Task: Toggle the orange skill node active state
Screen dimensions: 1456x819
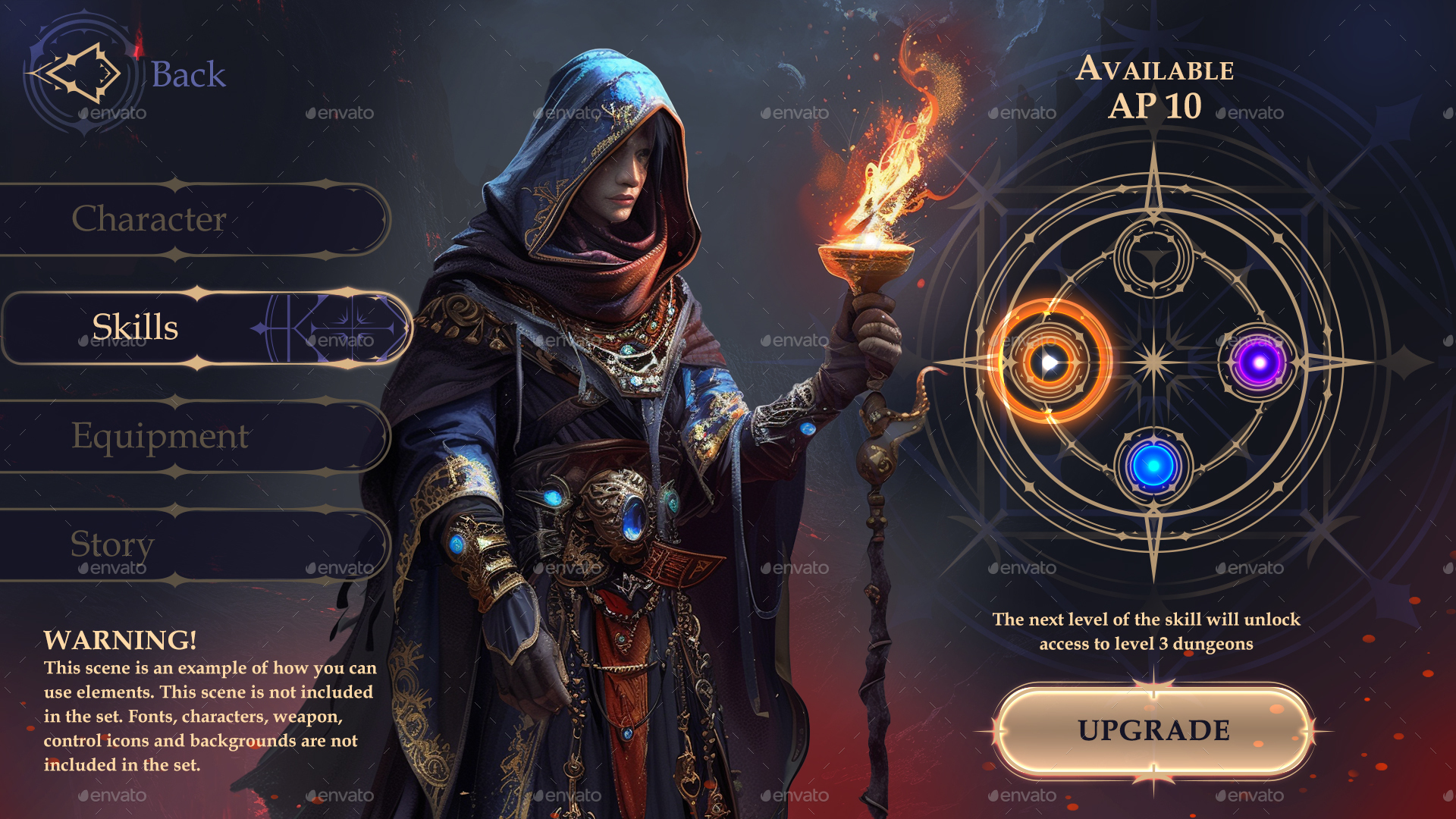Action: pos(1050,362)
